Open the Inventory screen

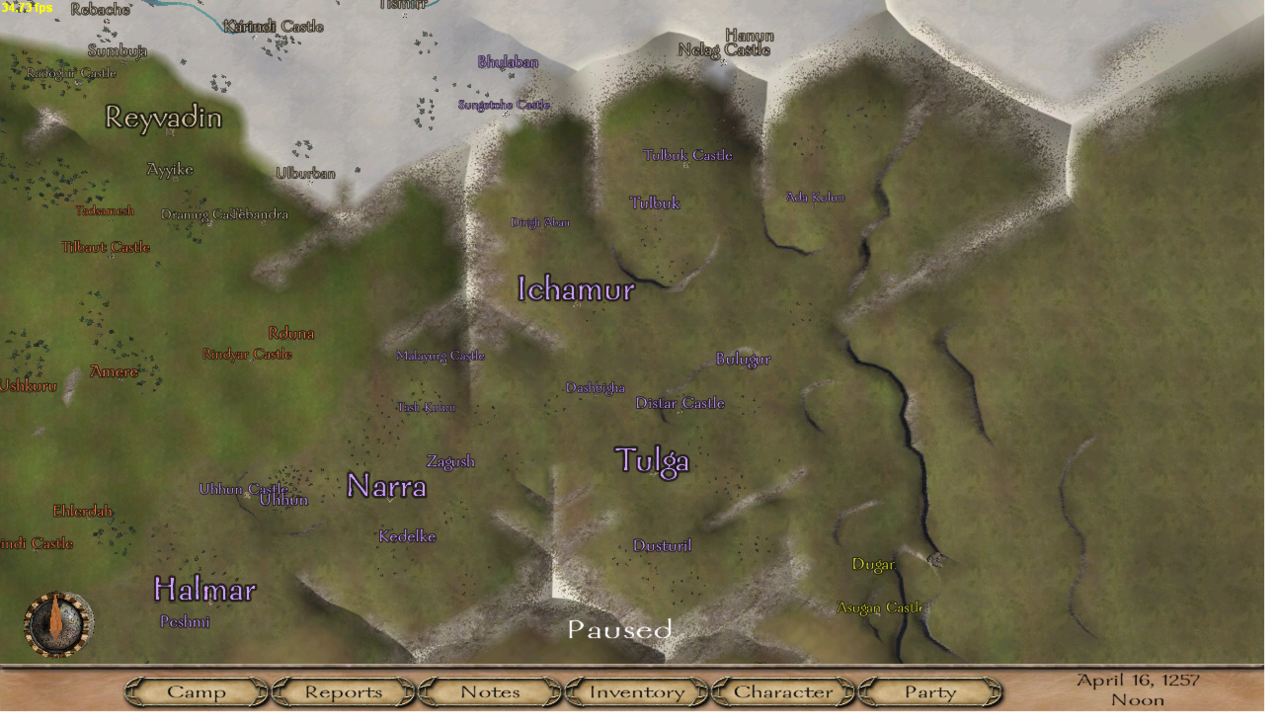click(x=637, y=692)
